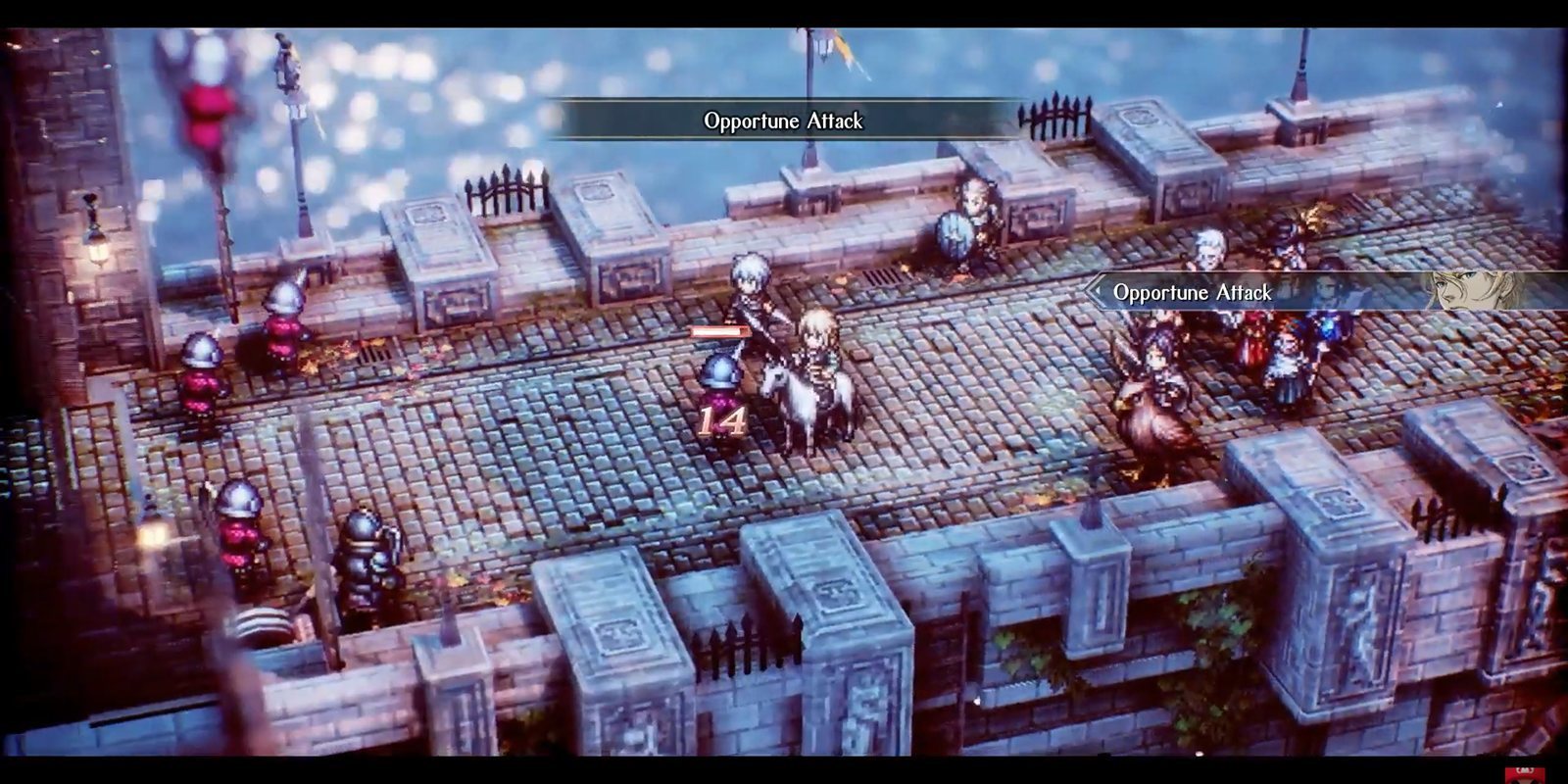The height and width of the screenshot is (784, 1568).
Task: Click the red health bar above the swordsman
Action: coord(722,333)
